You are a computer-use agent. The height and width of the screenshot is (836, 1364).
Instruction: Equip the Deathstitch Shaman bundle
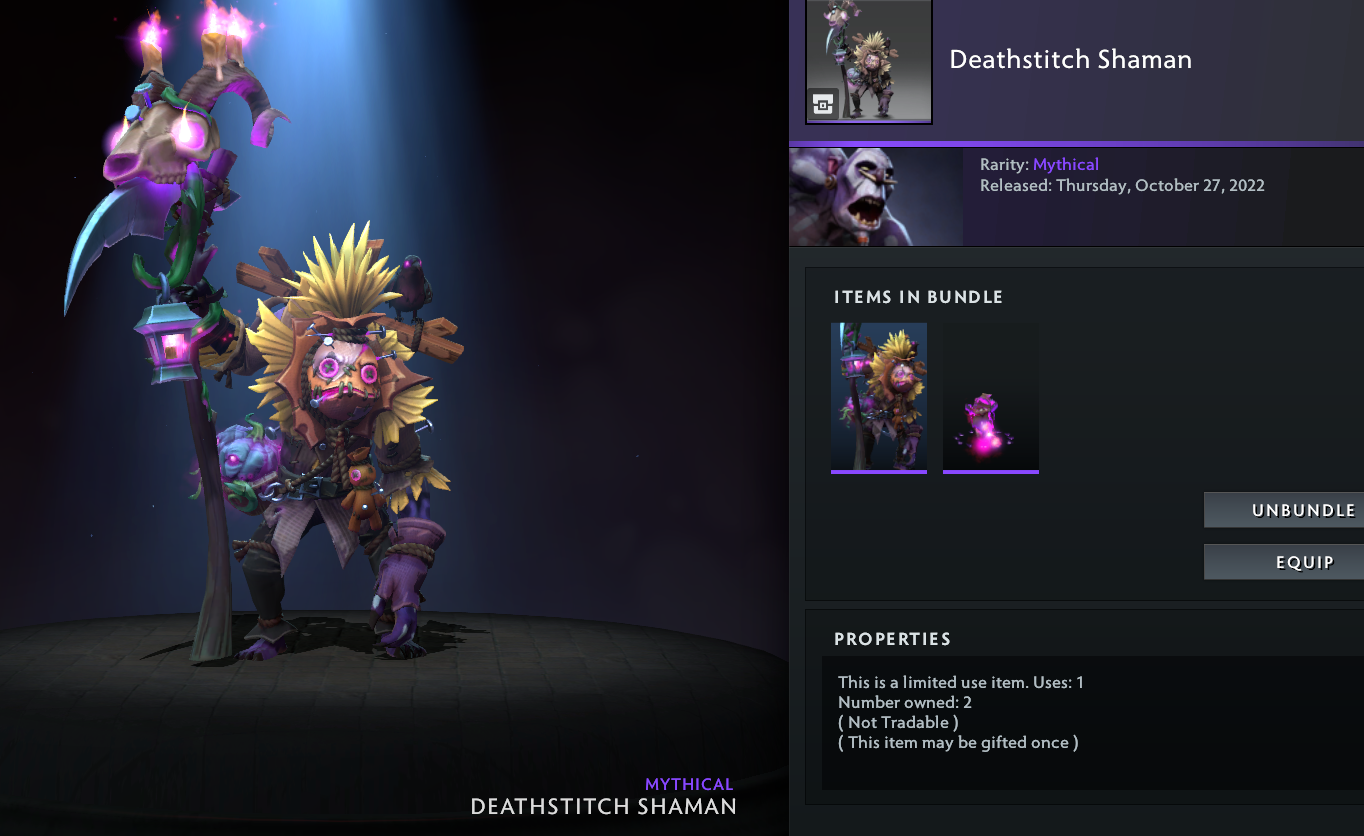click(x=1284, y=562)
